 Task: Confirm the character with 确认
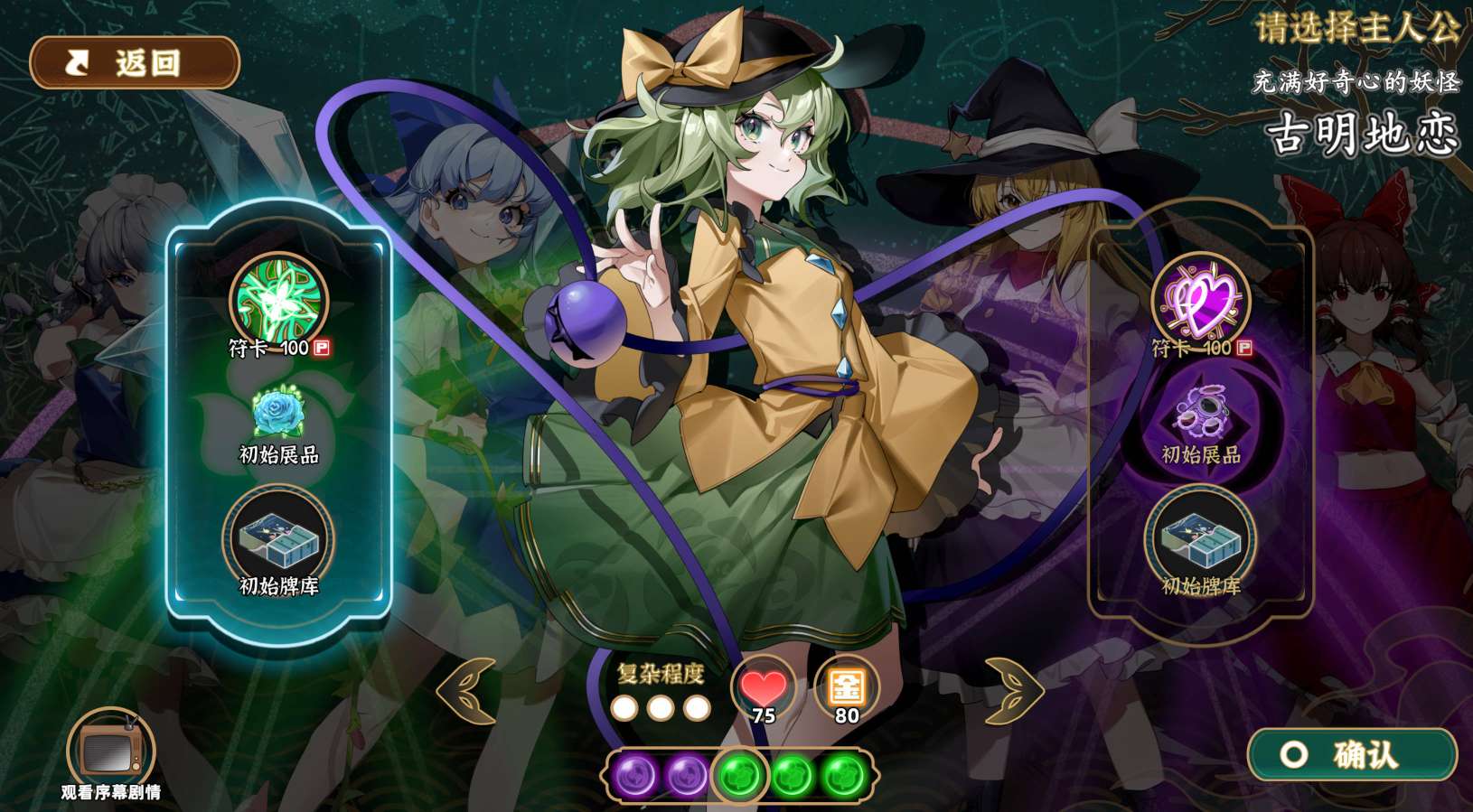coord(1352,754)
